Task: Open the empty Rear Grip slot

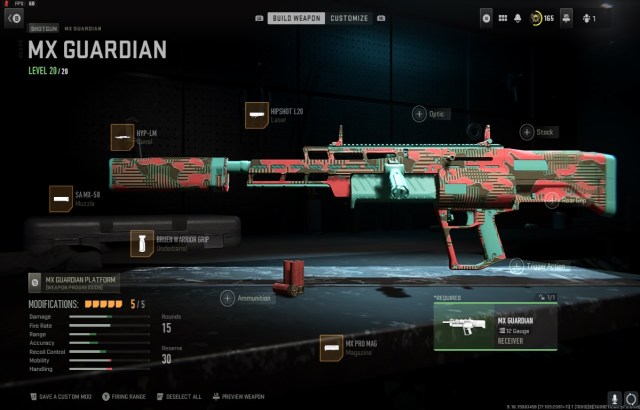Action: 550,199
